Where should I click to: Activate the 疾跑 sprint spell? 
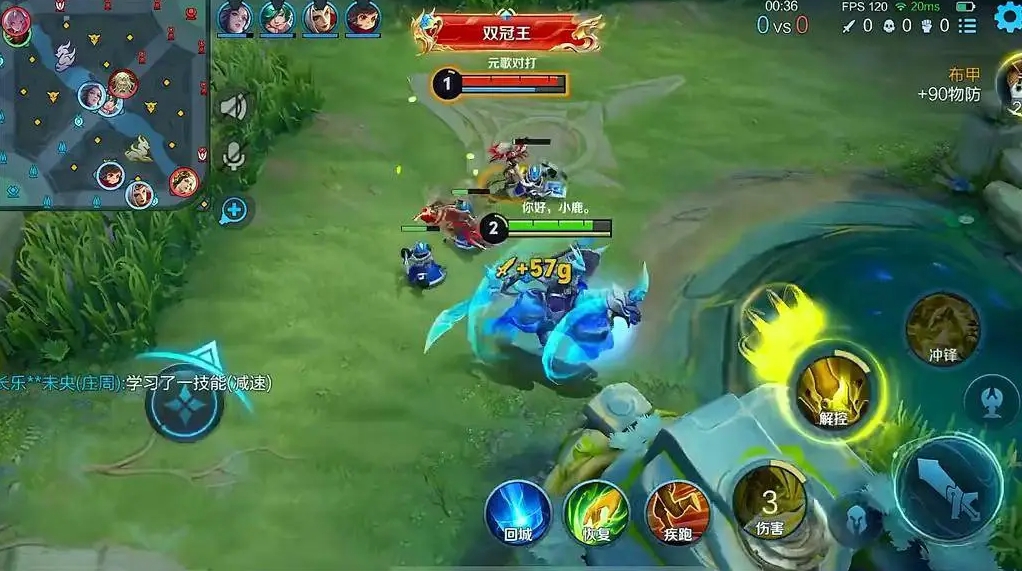pyautogui.click(x=677, y=512)
